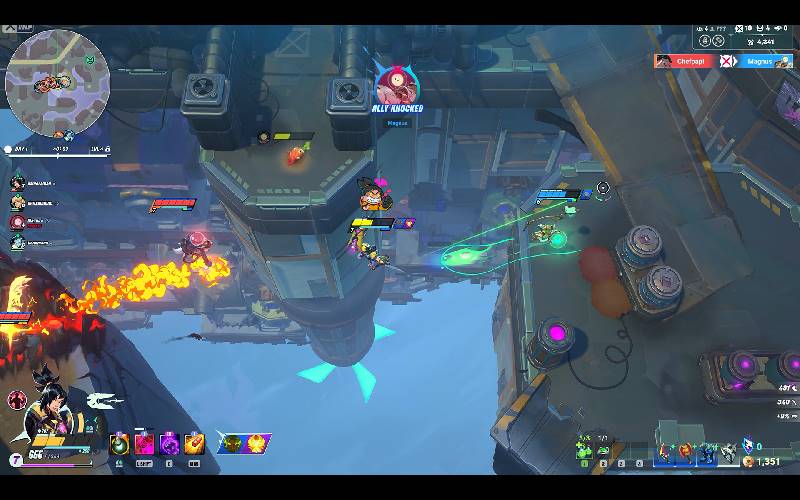Screen dimensions: 800x500
Task: Click the knocked teammate's pink portrait in squad list
Action: pos(17,223)
